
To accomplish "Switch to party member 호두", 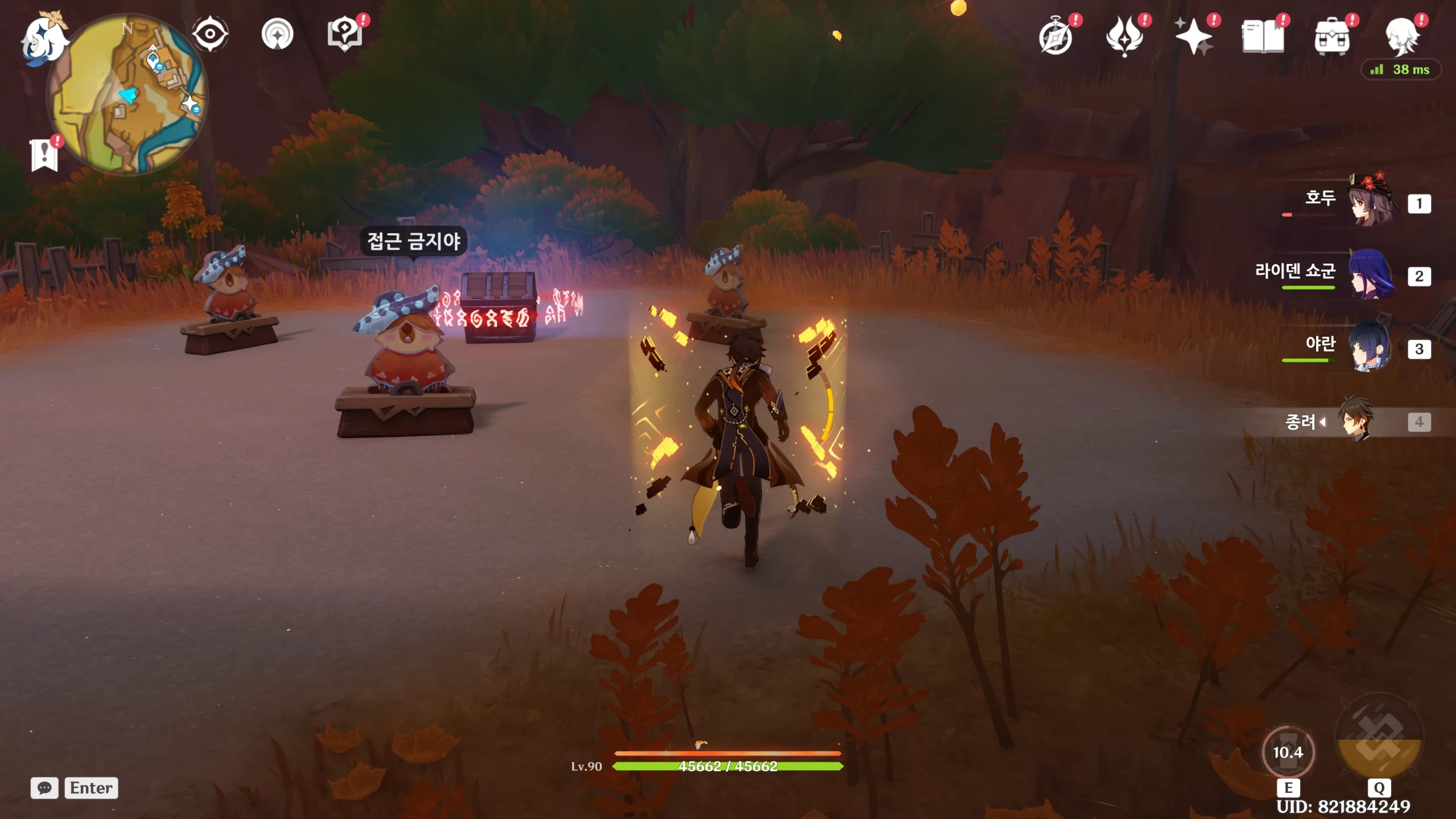I will (x=1370, y=202).
